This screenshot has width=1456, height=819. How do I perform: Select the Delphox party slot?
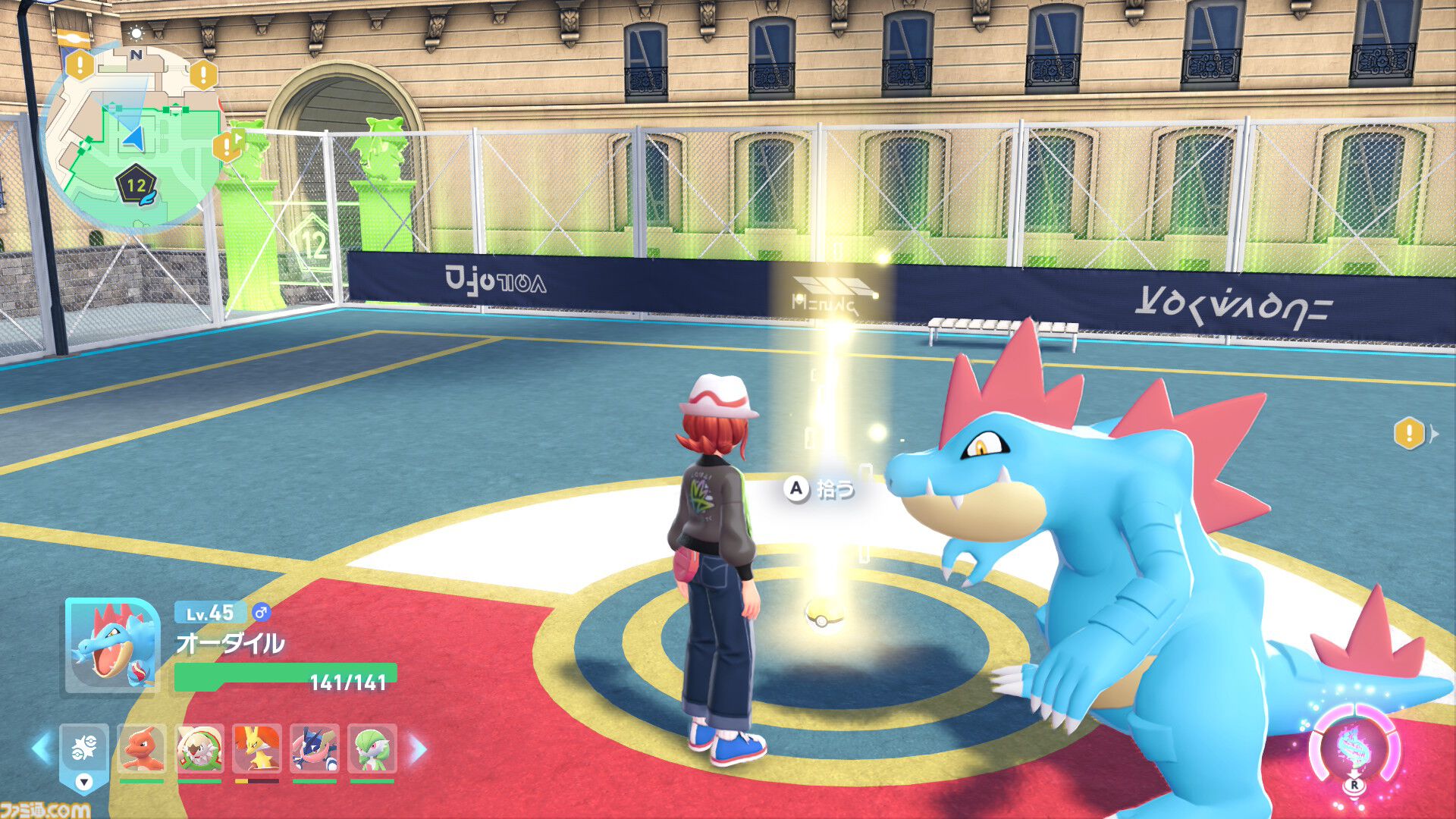point(257,749)
